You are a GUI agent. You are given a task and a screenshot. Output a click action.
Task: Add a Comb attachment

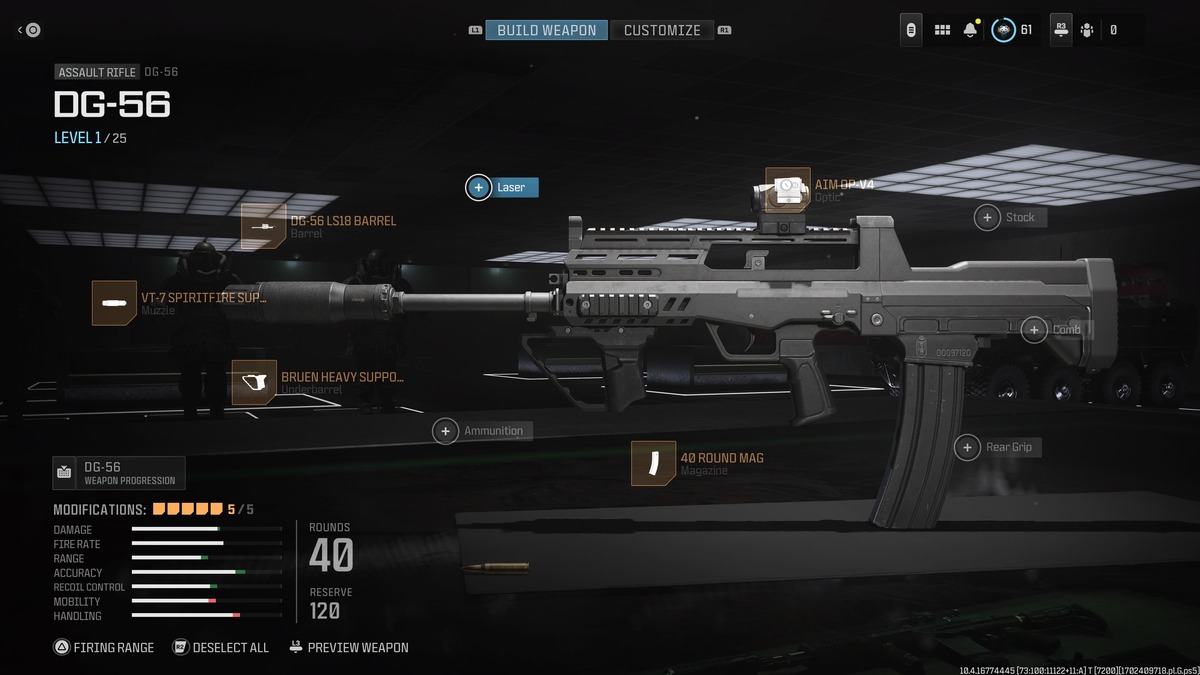1034,329
